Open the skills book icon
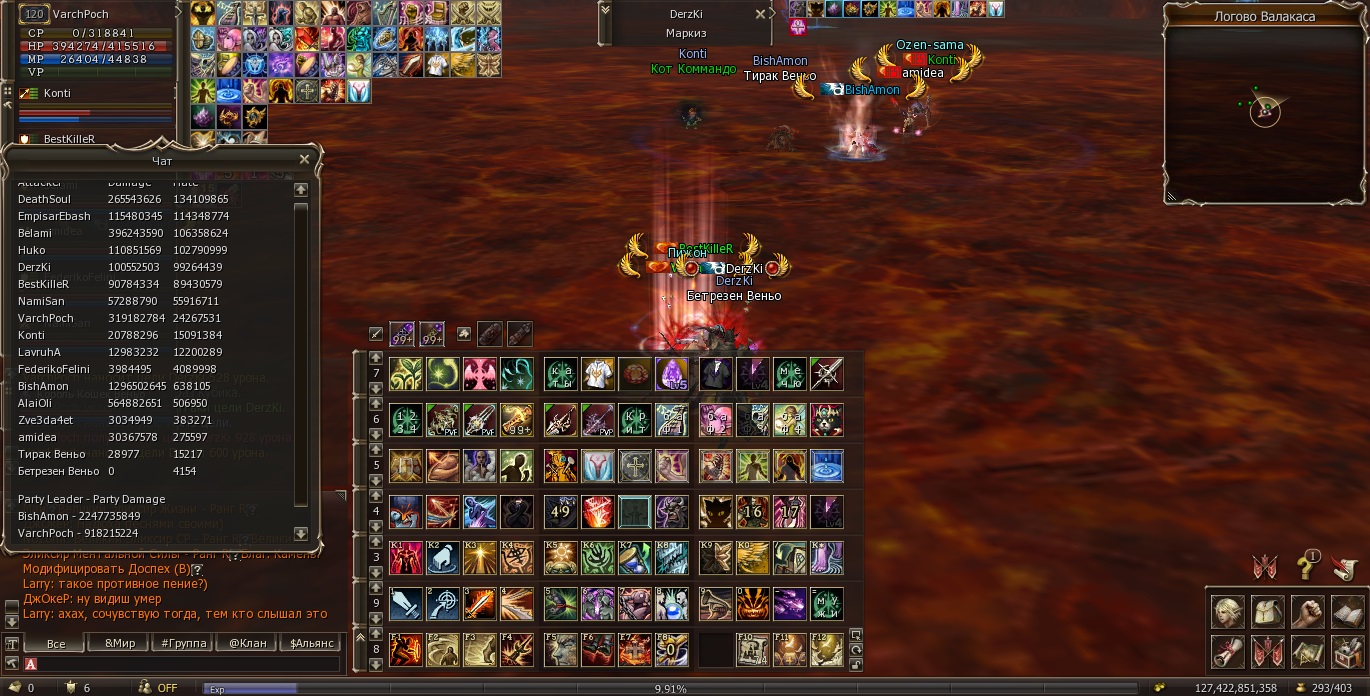1370x696 pixels. click(x=1347, y=611)
